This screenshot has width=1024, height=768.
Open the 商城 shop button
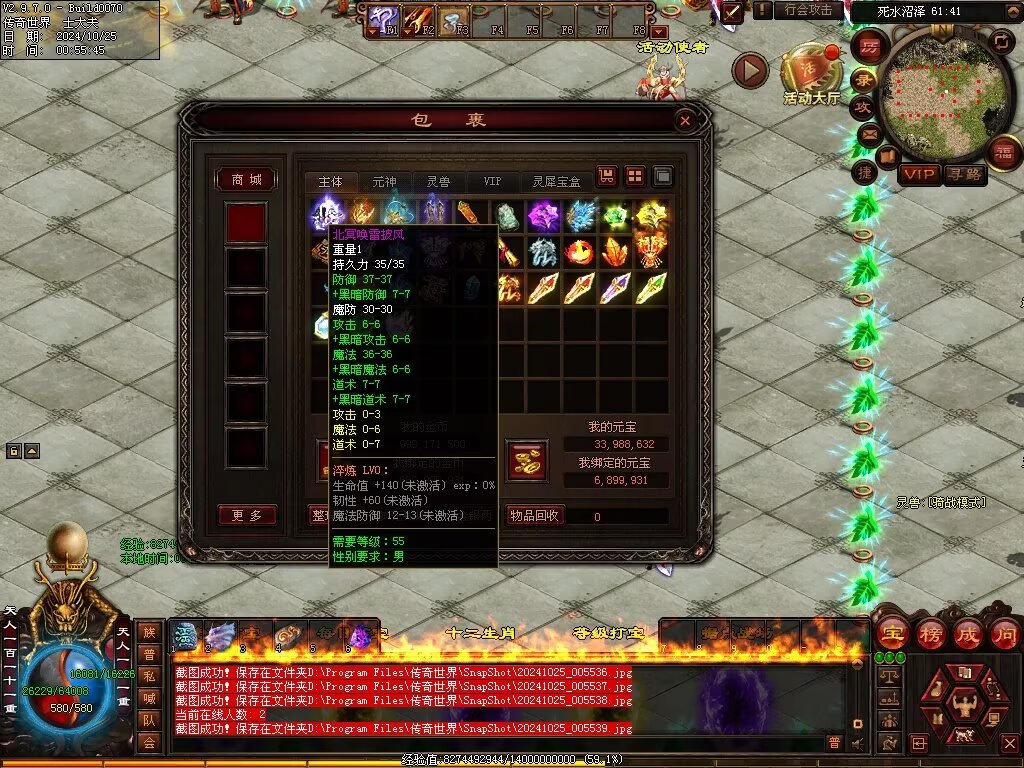coord(246,180)
